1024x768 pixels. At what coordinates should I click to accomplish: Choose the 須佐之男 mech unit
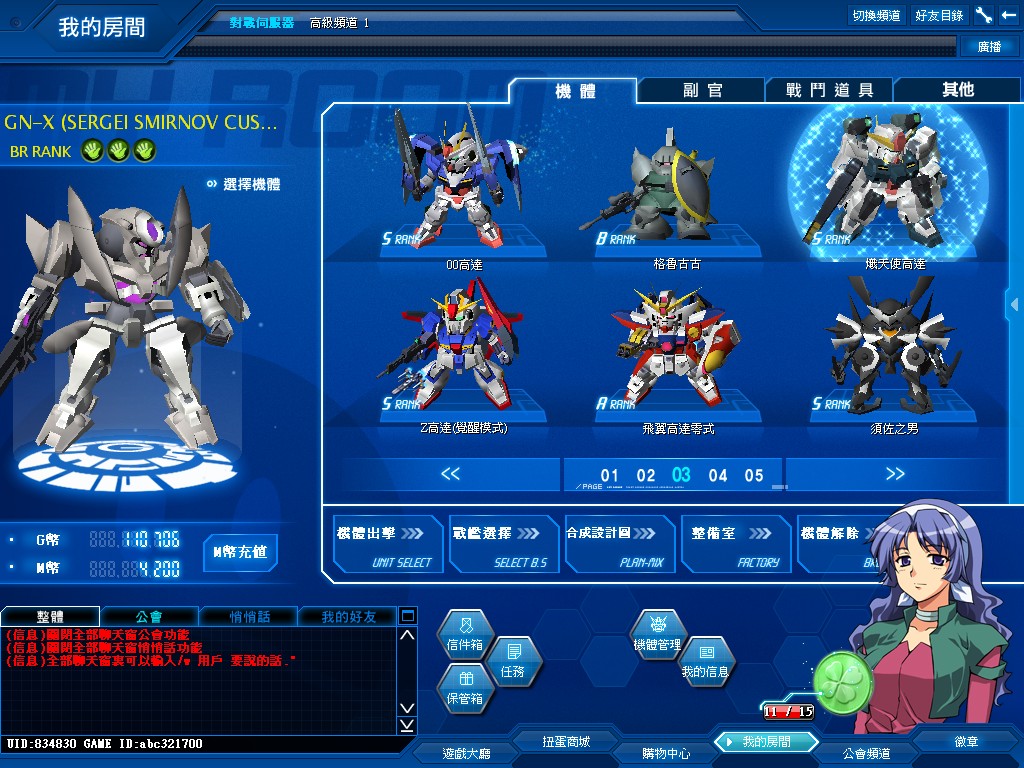(x=881, y=350)
